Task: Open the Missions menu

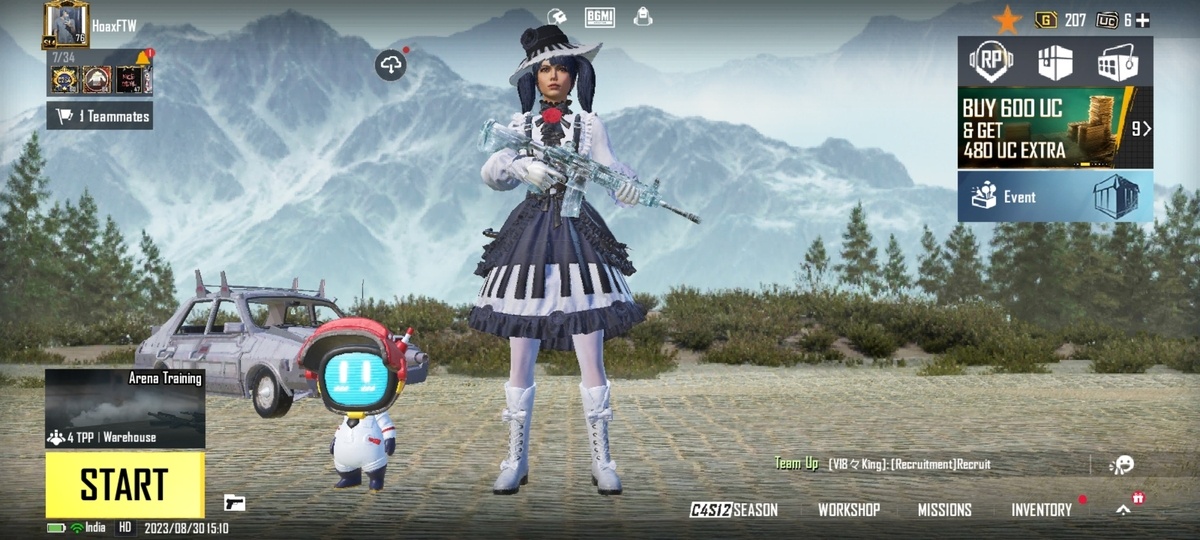Action: point(945,510)
